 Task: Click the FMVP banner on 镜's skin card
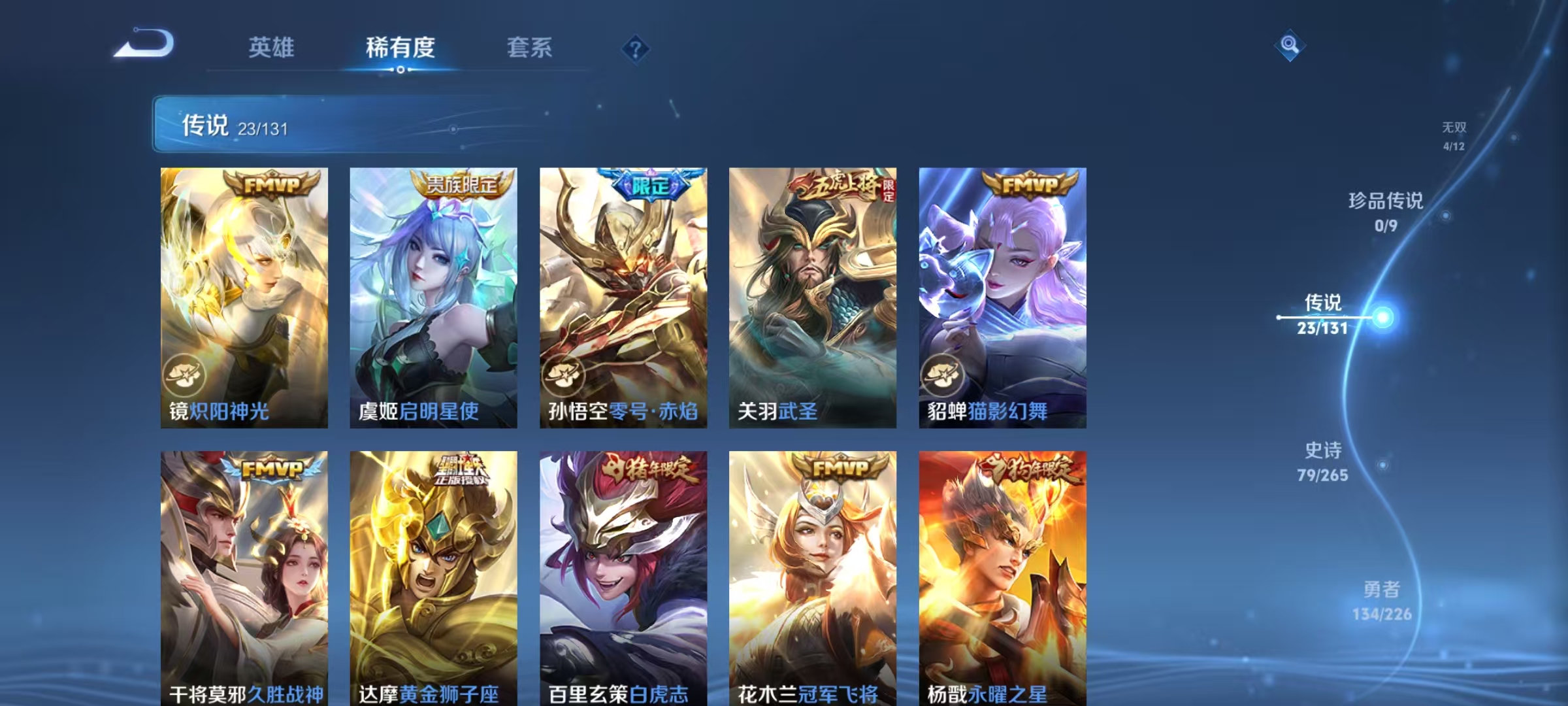(271, 184)
